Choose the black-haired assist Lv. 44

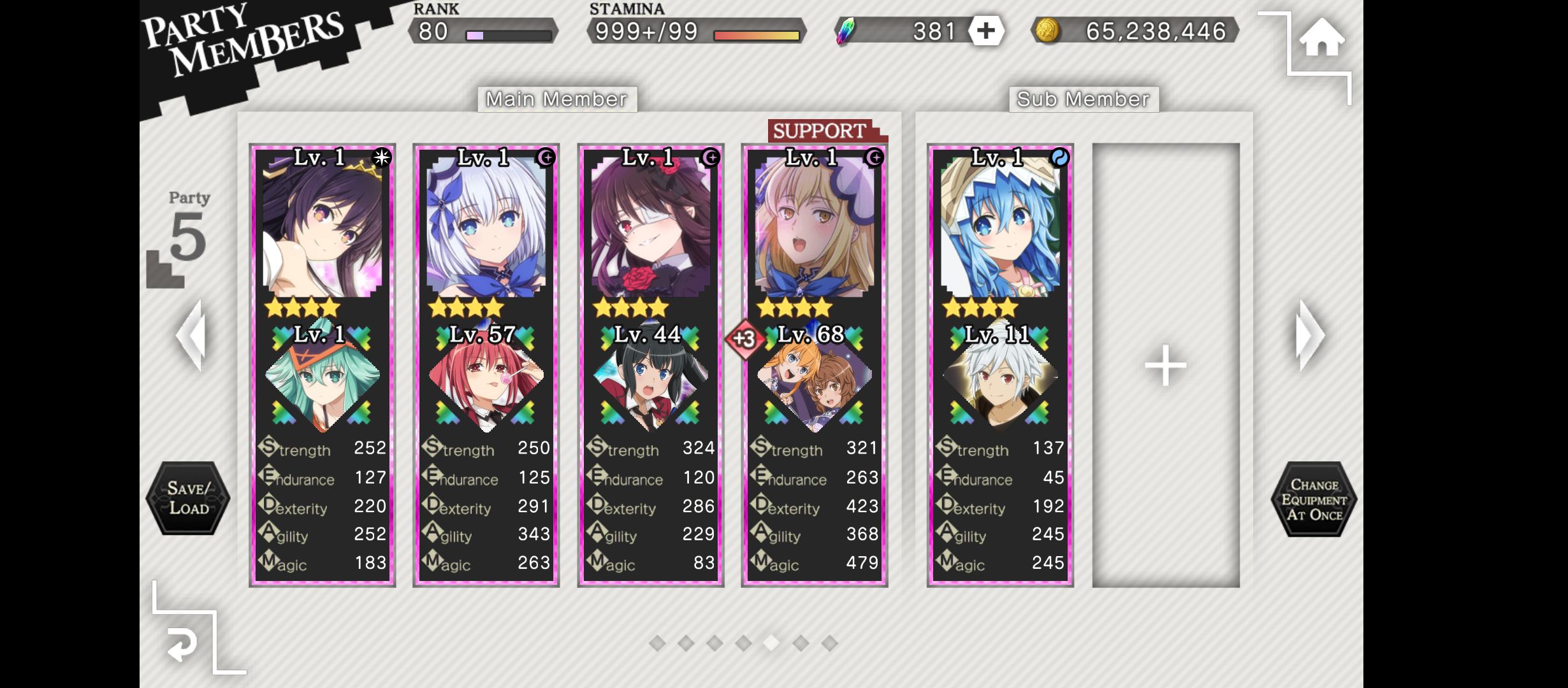651,376
